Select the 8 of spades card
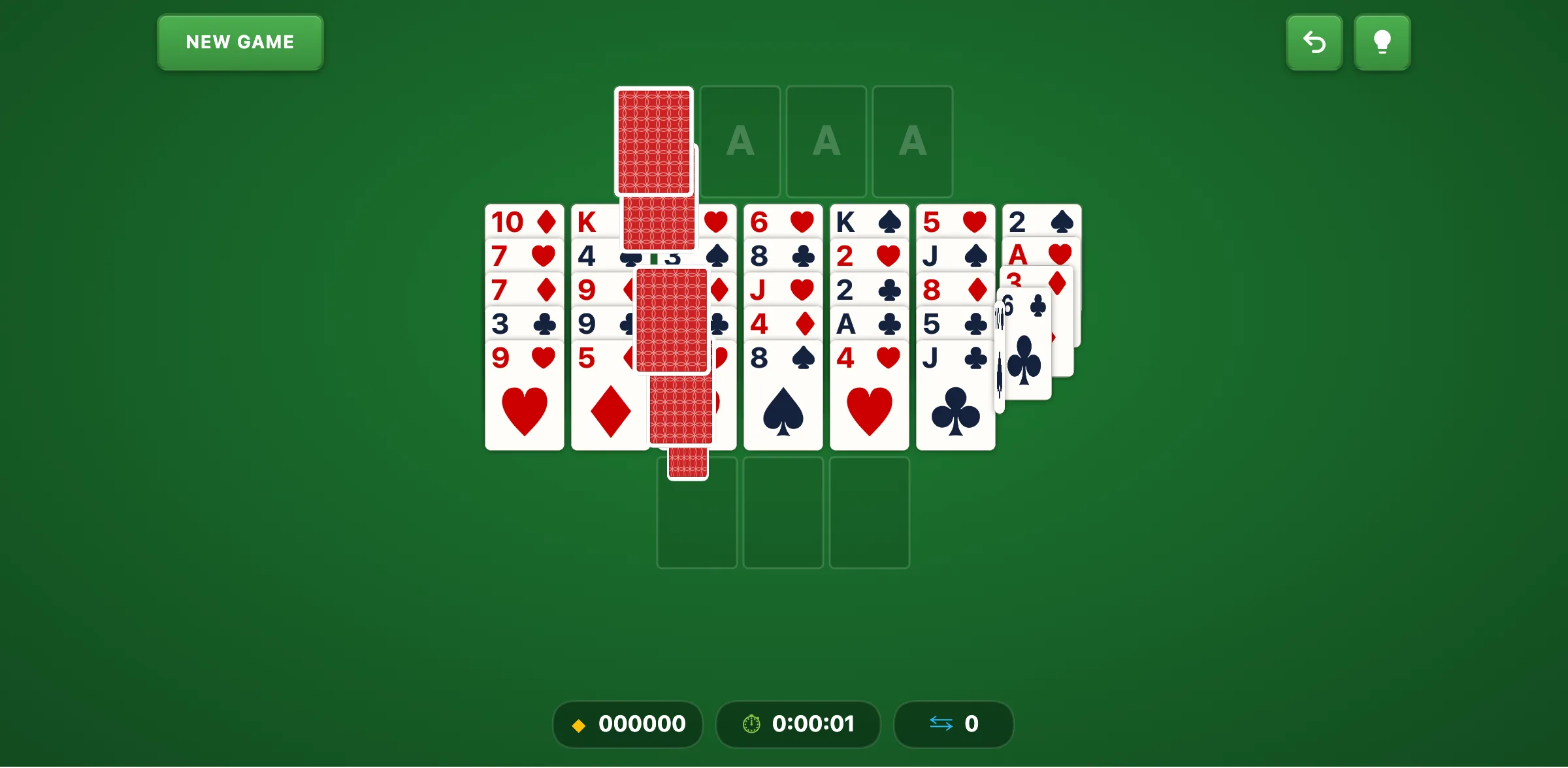This screenshot has height=768, width=1568. coord(783,392)
